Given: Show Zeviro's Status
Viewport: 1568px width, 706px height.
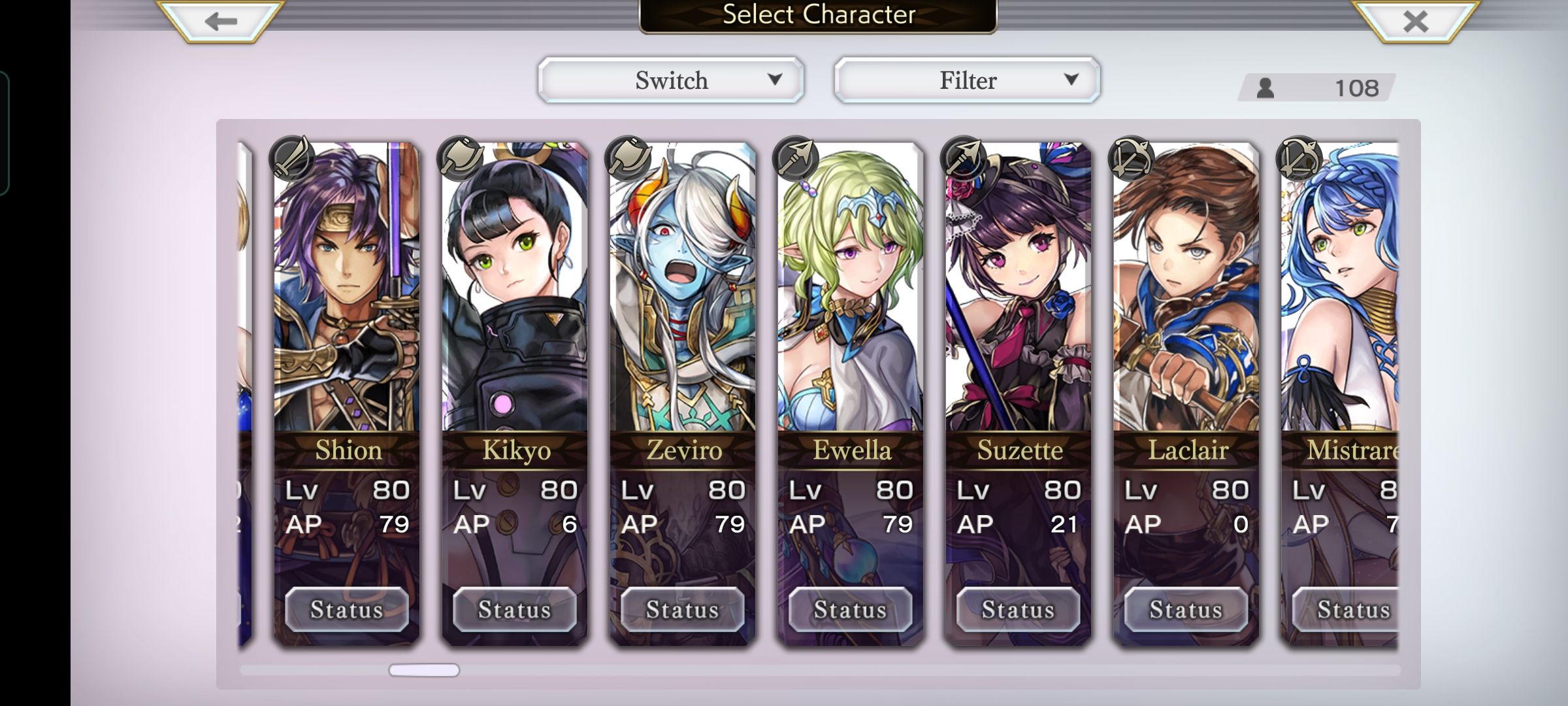Looking at the screenshot, I should [x=683, y=609].
